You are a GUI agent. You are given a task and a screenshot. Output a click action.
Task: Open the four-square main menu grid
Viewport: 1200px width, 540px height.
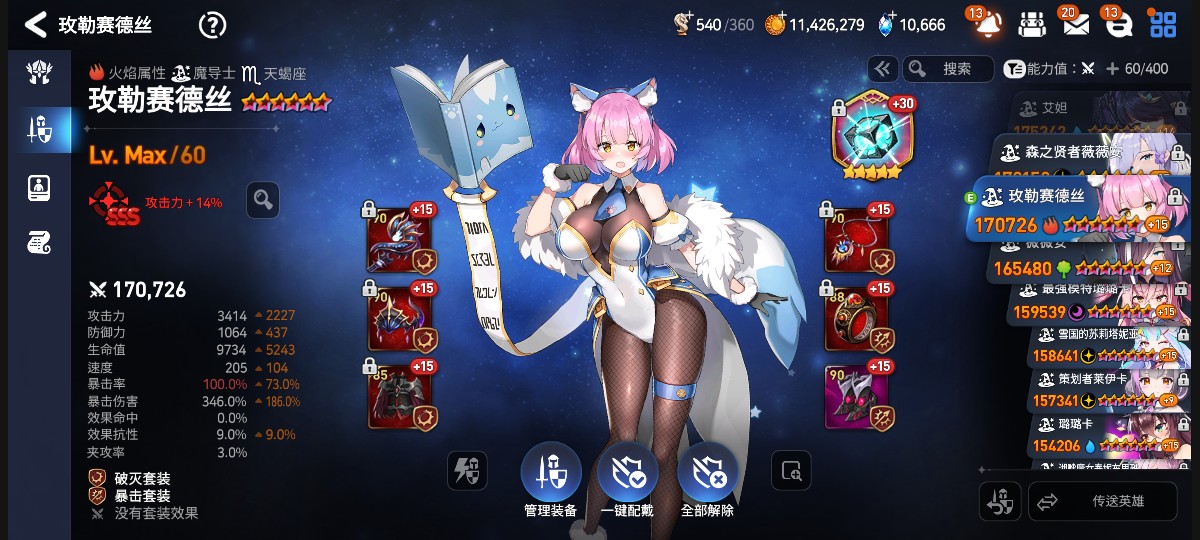(1163, 24)
